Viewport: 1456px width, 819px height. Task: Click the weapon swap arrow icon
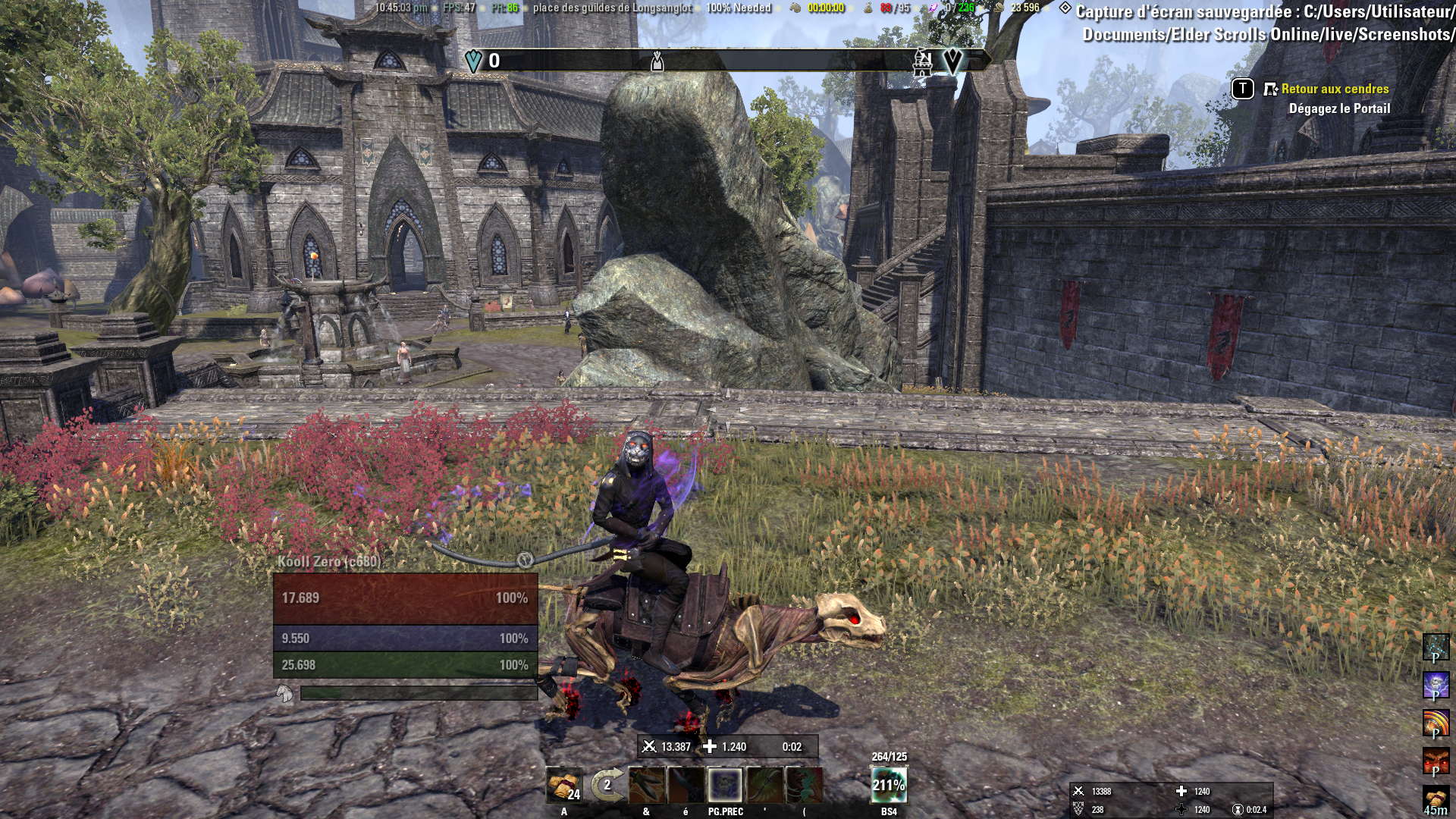tap(606, 785)
